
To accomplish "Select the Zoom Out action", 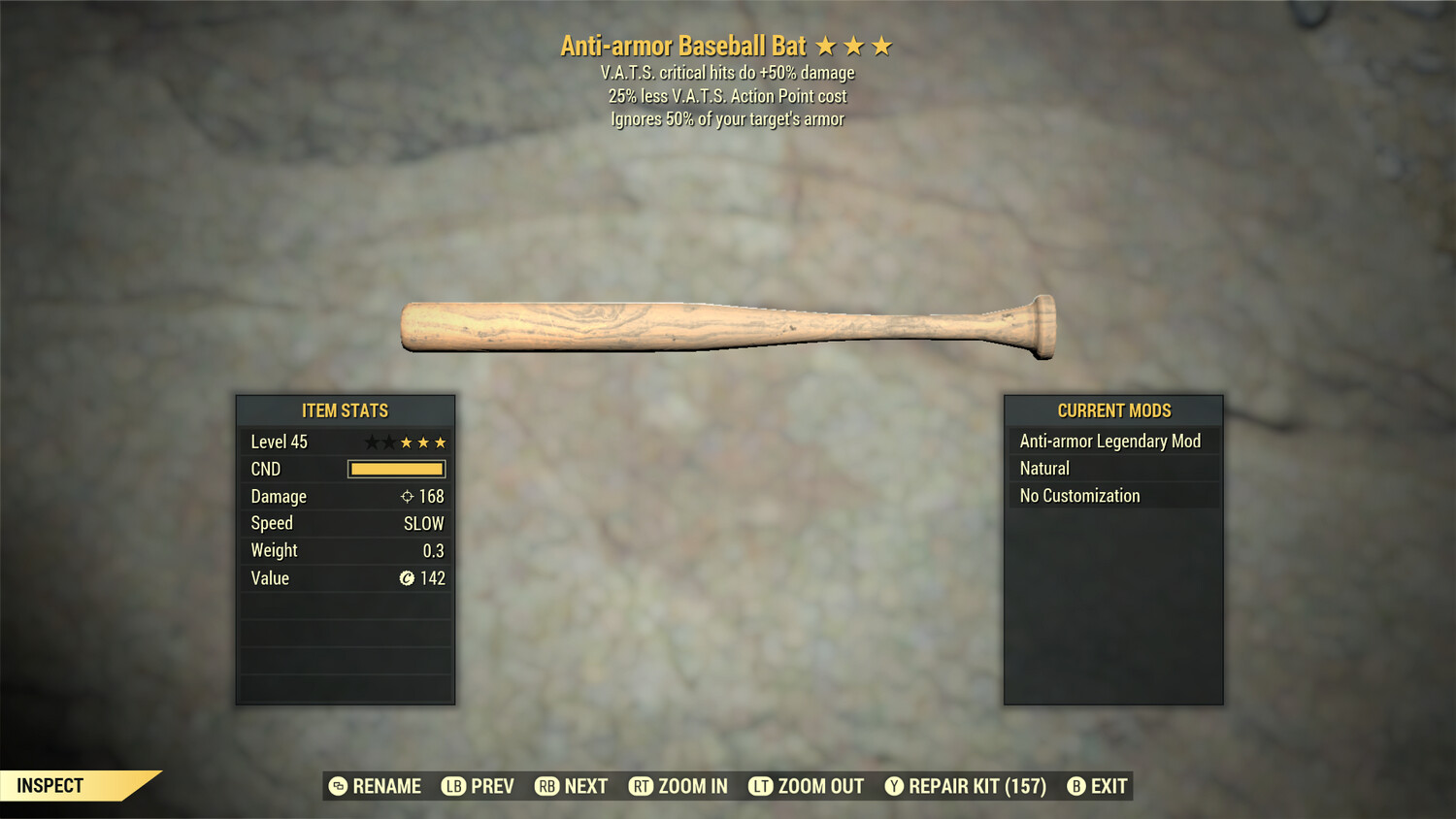I will (807, 786).
